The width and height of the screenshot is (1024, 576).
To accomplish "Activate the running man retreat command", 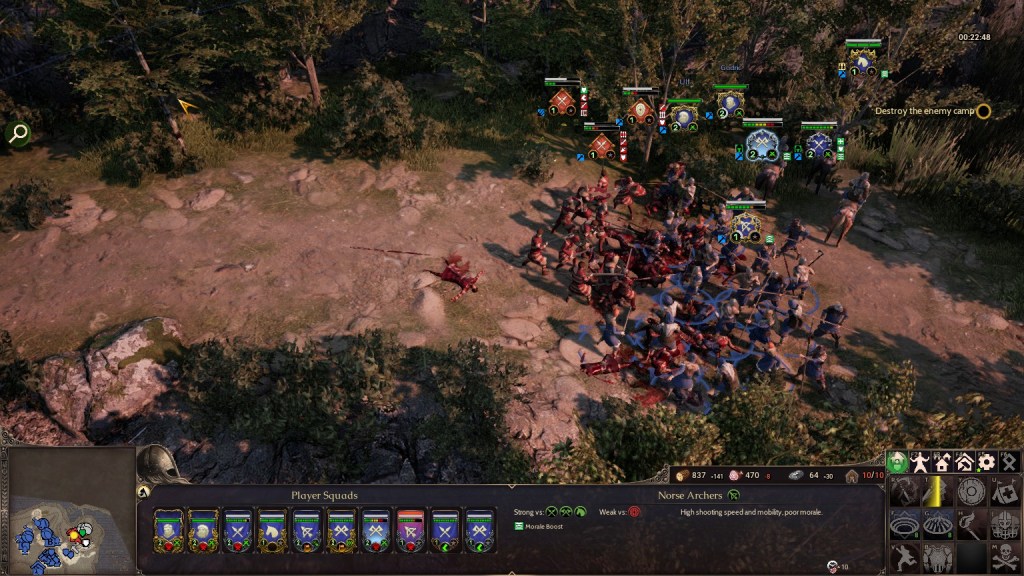I will pos(903,557).
